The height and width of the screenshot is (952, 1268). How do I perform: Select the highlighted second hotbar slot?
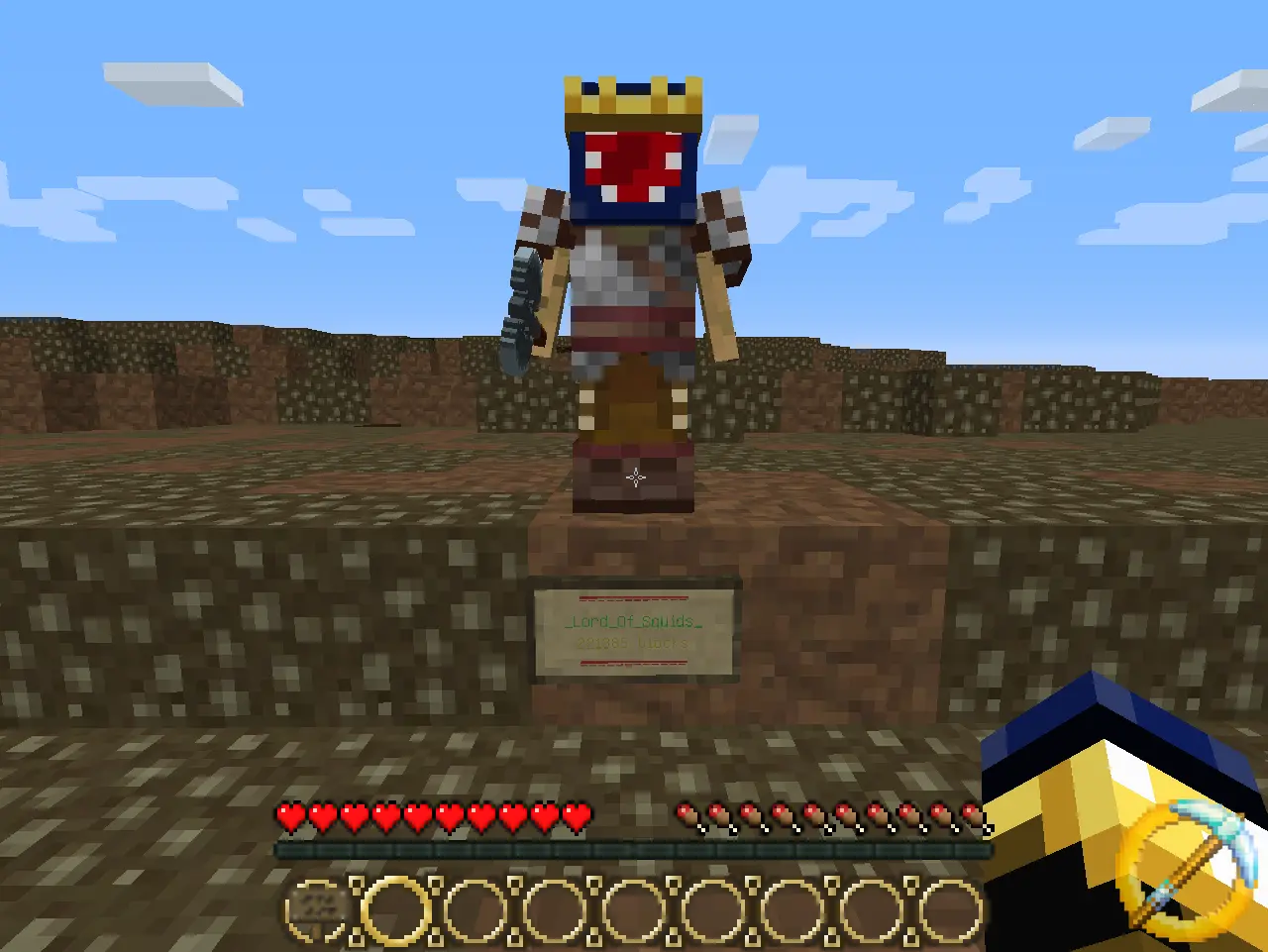click(x=395, y=908)
